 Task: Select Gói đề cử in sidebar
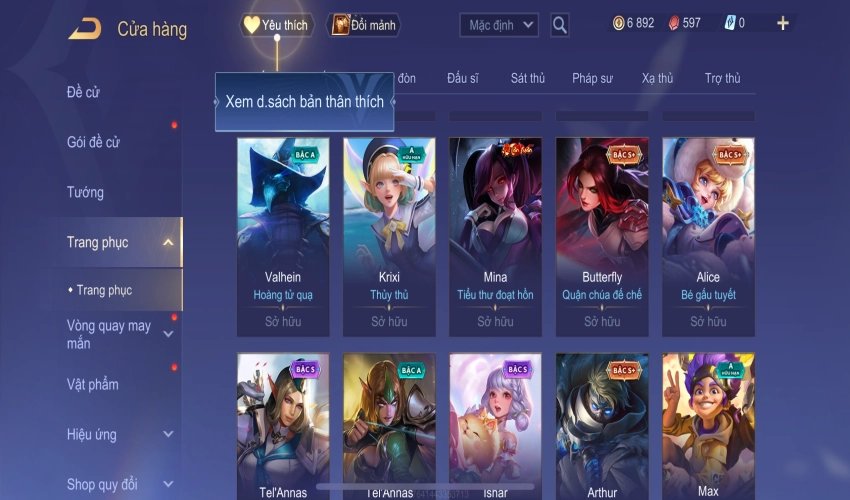tap(93, 142)
